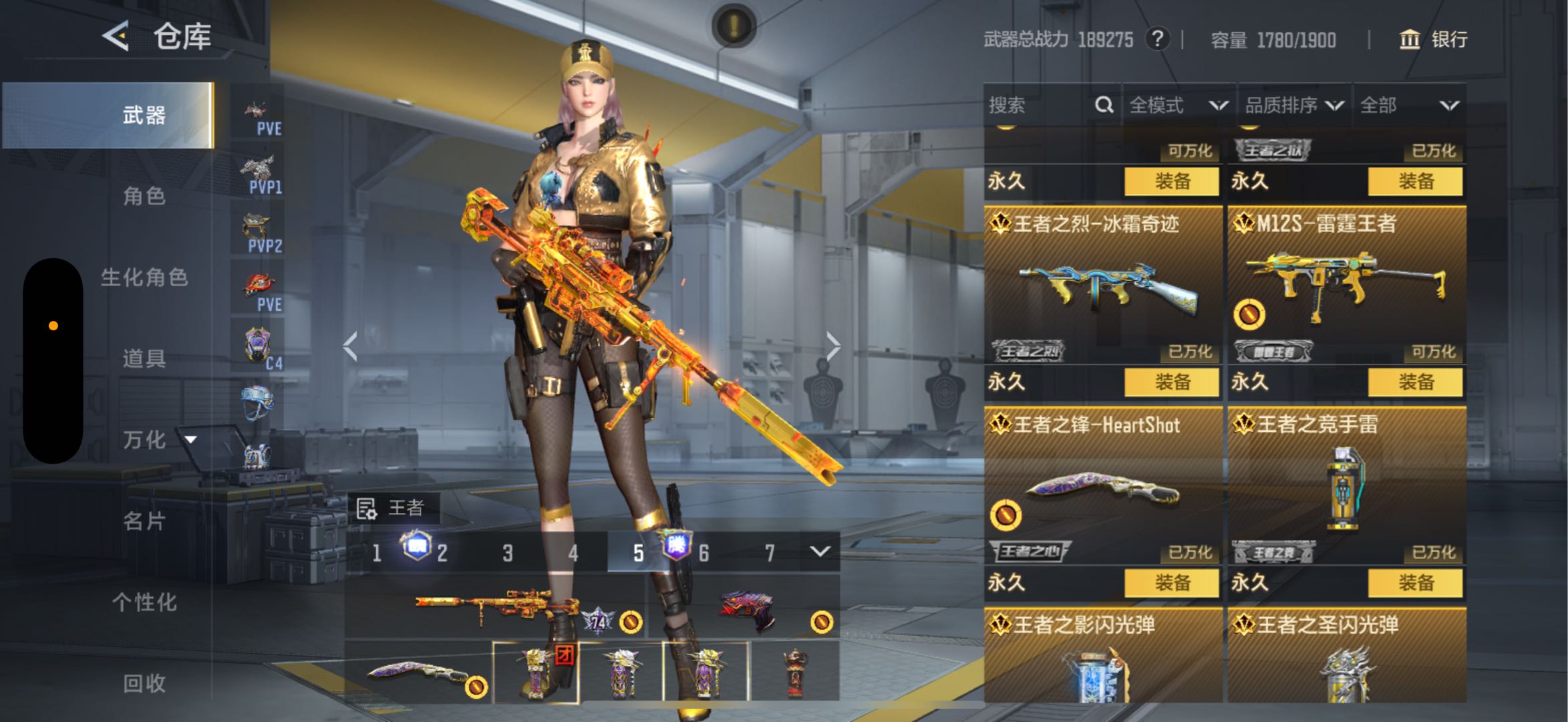The image size is (1568, 722).
Task: Open the 生化角色 category
Action: pos(144,277)
